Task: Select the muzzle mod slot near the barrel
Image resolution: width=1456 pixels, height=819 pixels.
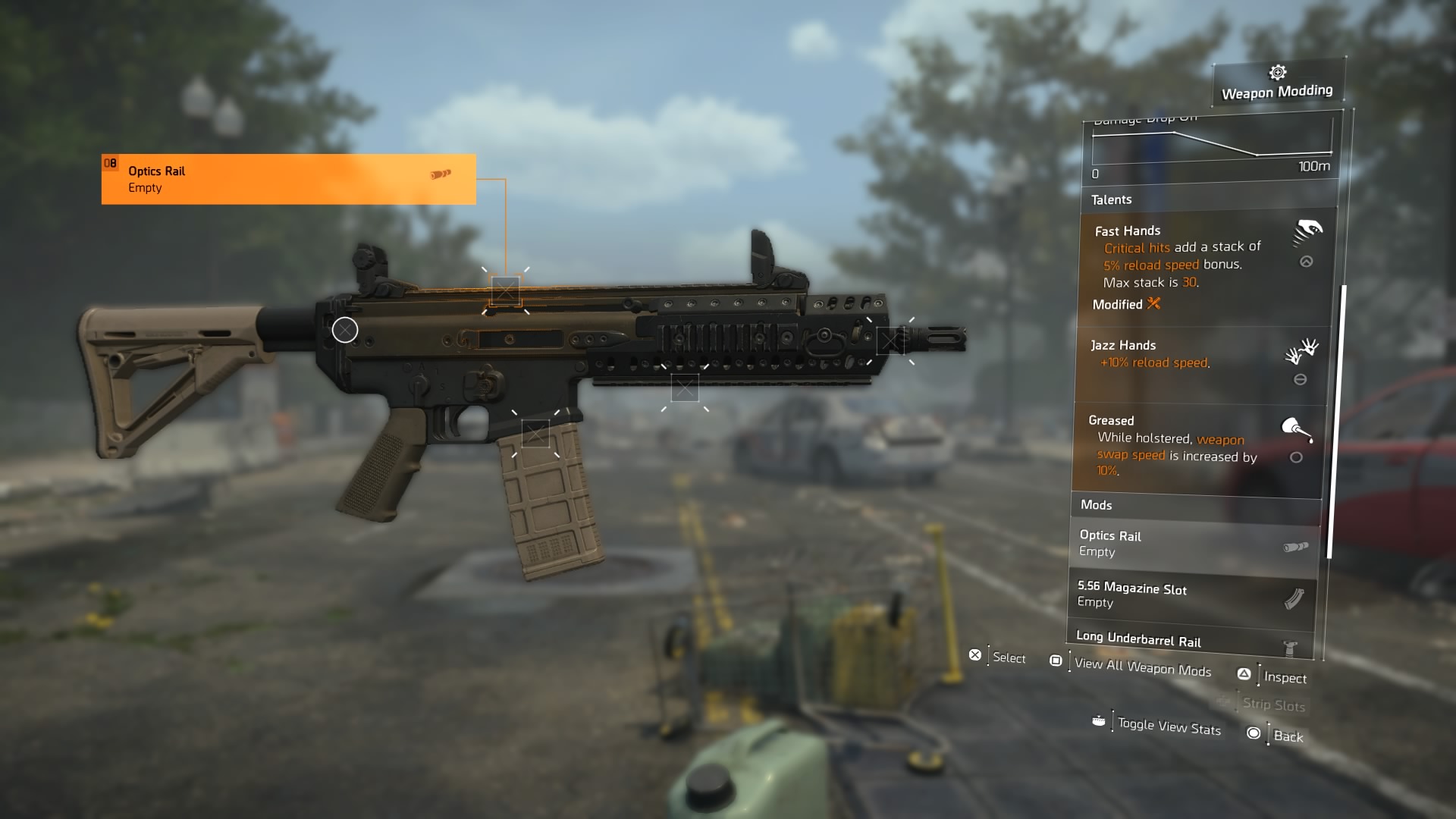Action: point(891,341)
